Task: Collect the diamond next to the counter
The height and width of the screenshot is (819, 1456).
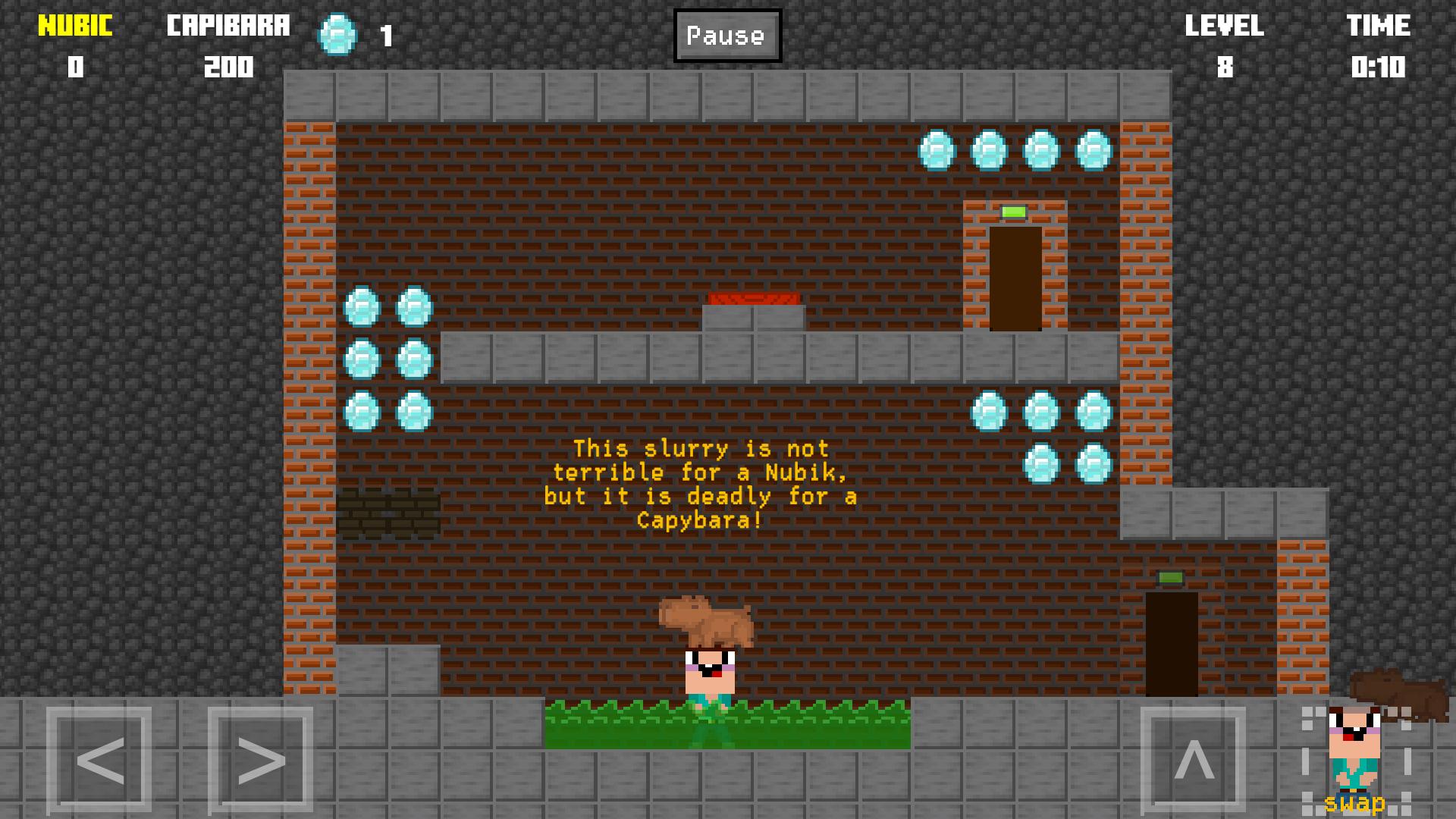Action: [335, 36]
